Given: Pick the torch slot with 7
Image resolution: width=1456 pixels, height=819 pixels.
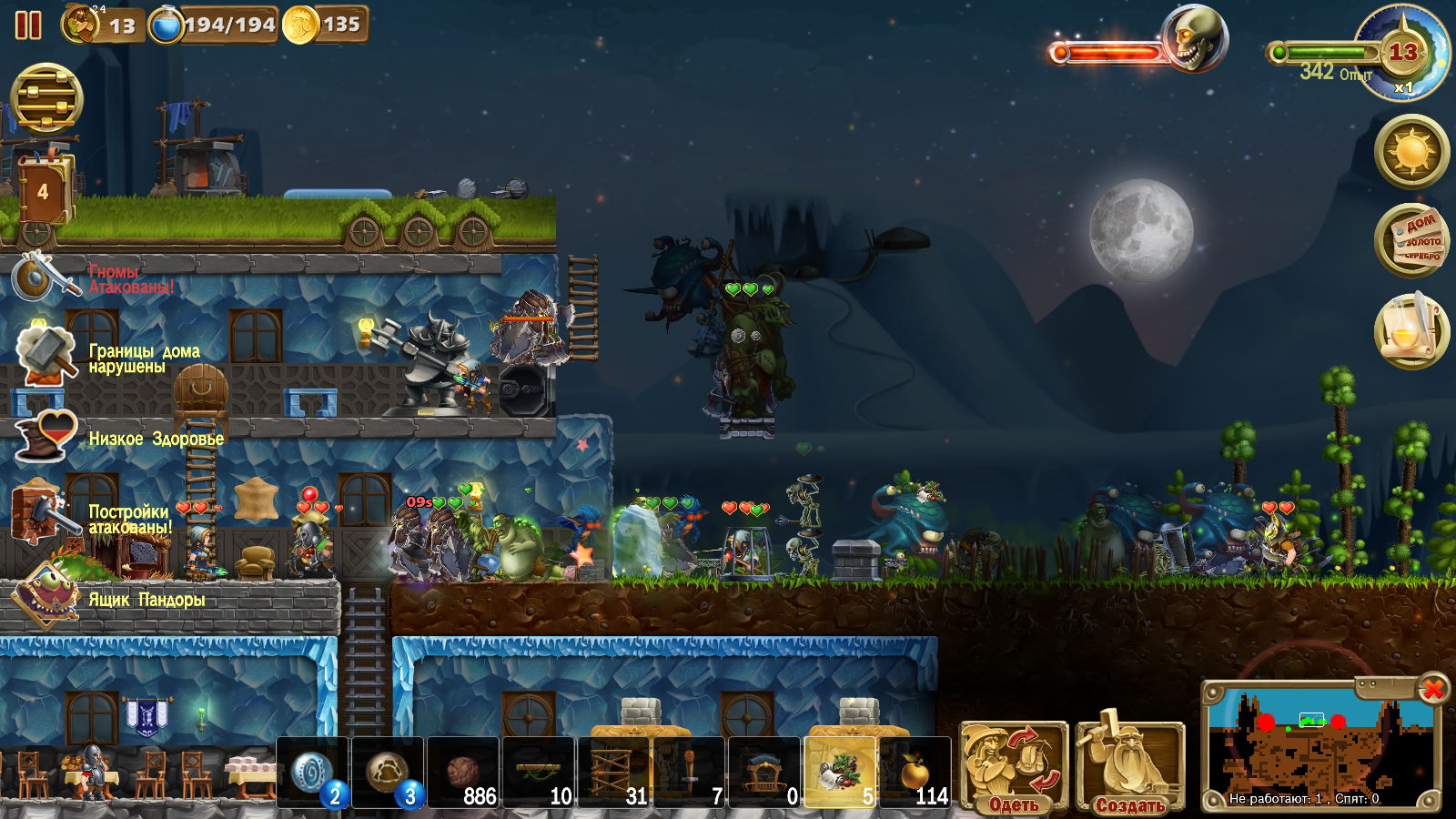Looking at the screenshot, I should coord(689,773).
